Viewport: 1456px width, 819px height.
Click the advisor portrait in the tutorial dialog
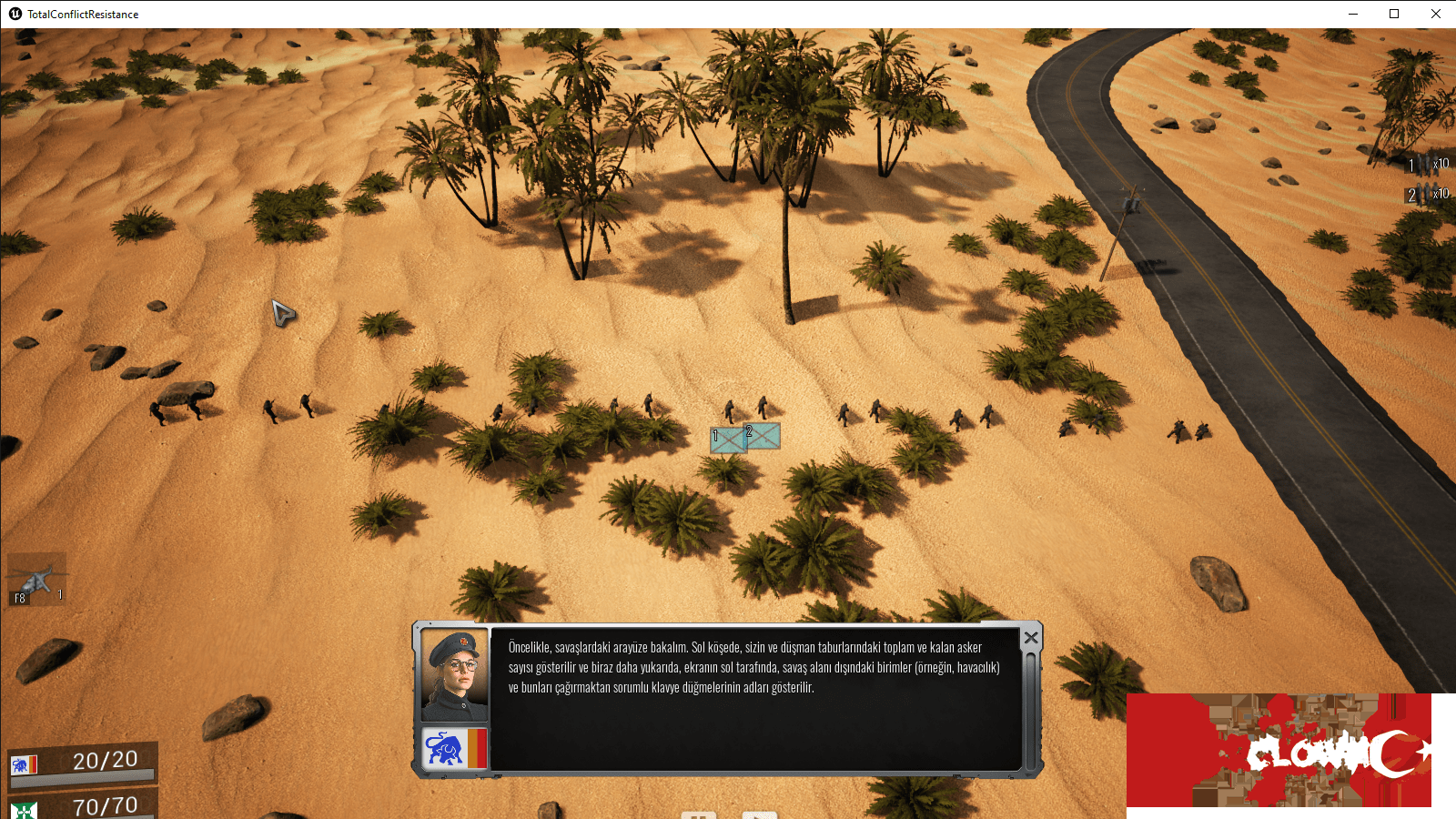455,673
